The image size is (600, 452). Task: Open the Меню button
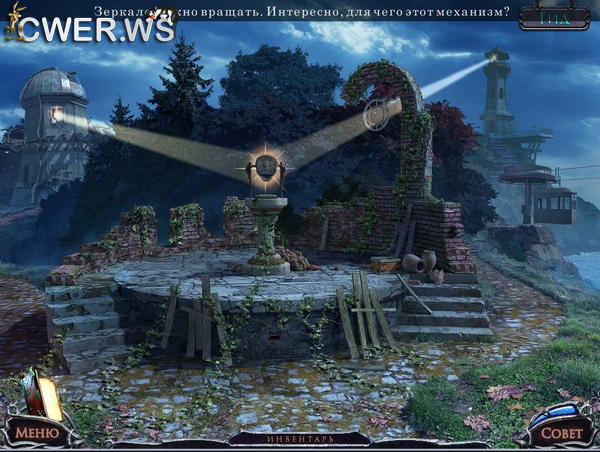(36, 433)
